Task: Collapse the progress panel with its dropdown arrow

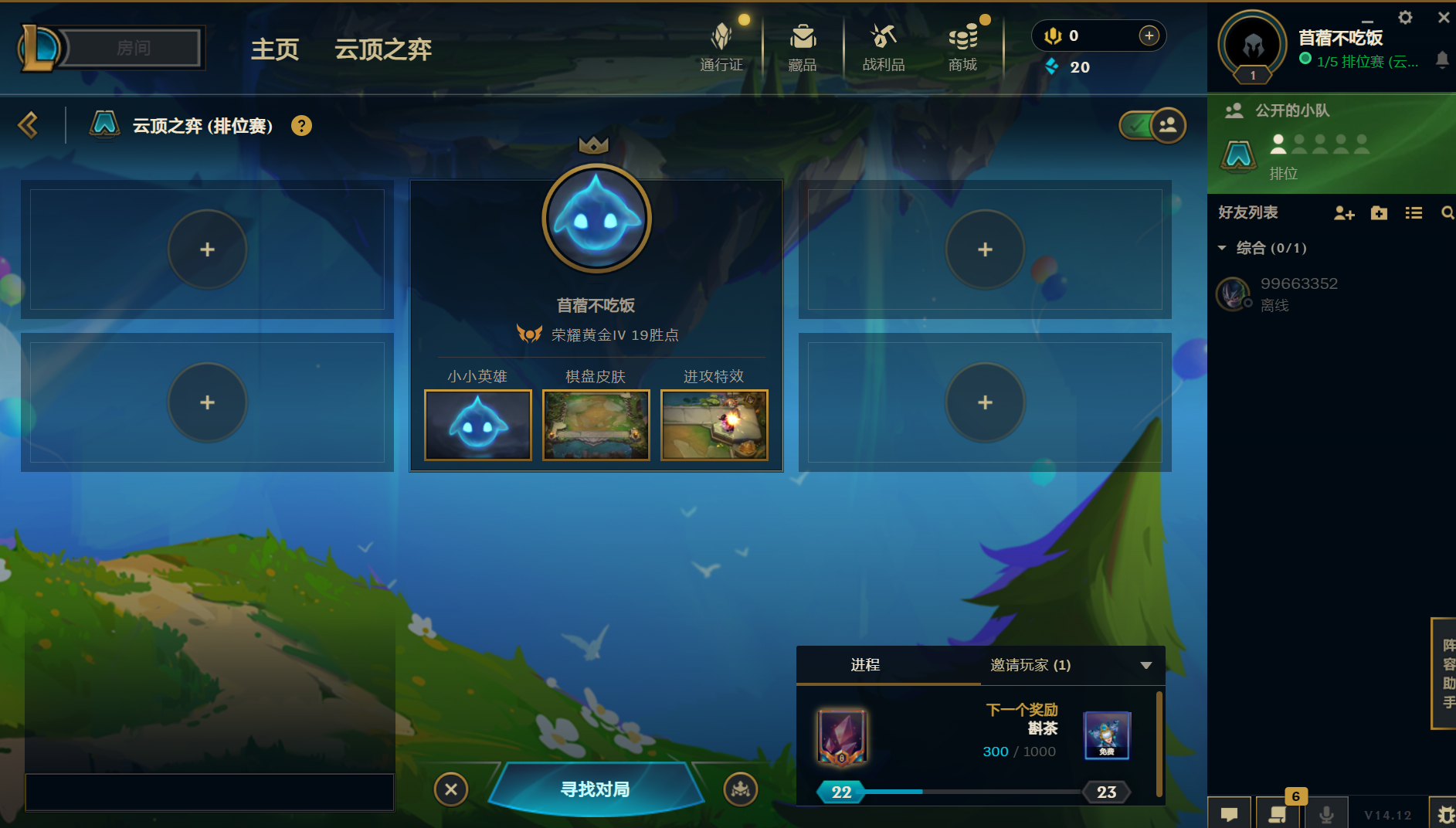Action: (x=1145, y=665)
